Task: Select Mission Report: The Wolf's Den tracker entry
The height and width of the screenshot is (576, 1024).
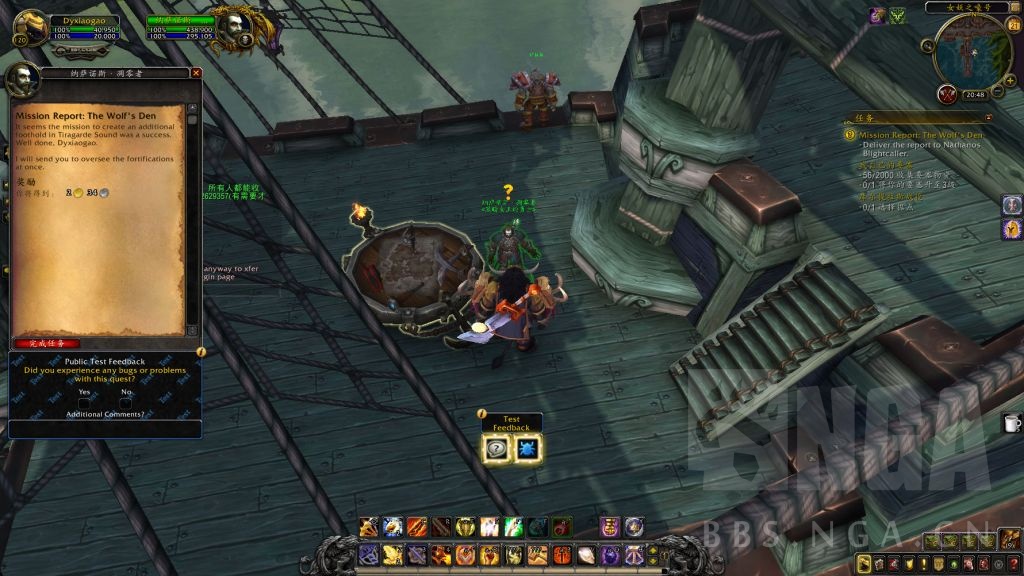Action: coord(920,134)
